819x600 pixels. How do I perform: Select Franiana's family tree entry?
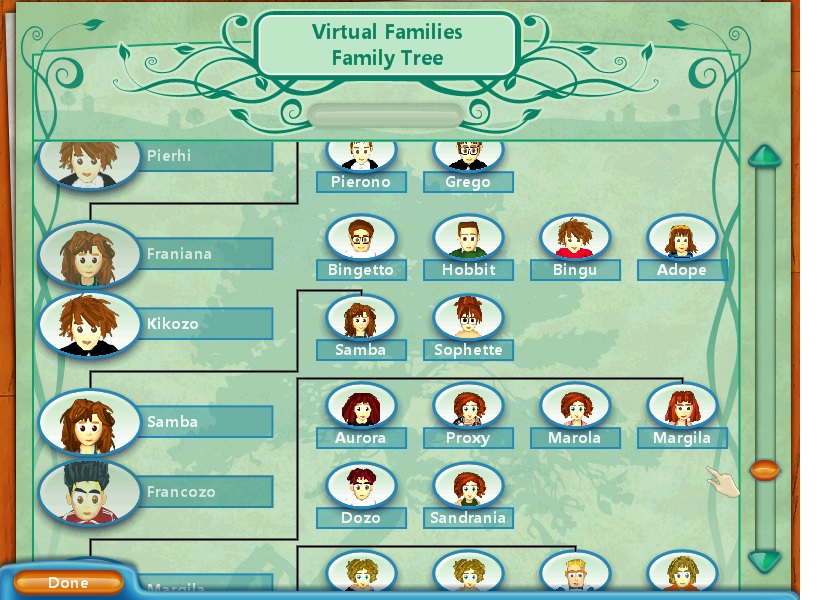(89, 254)
